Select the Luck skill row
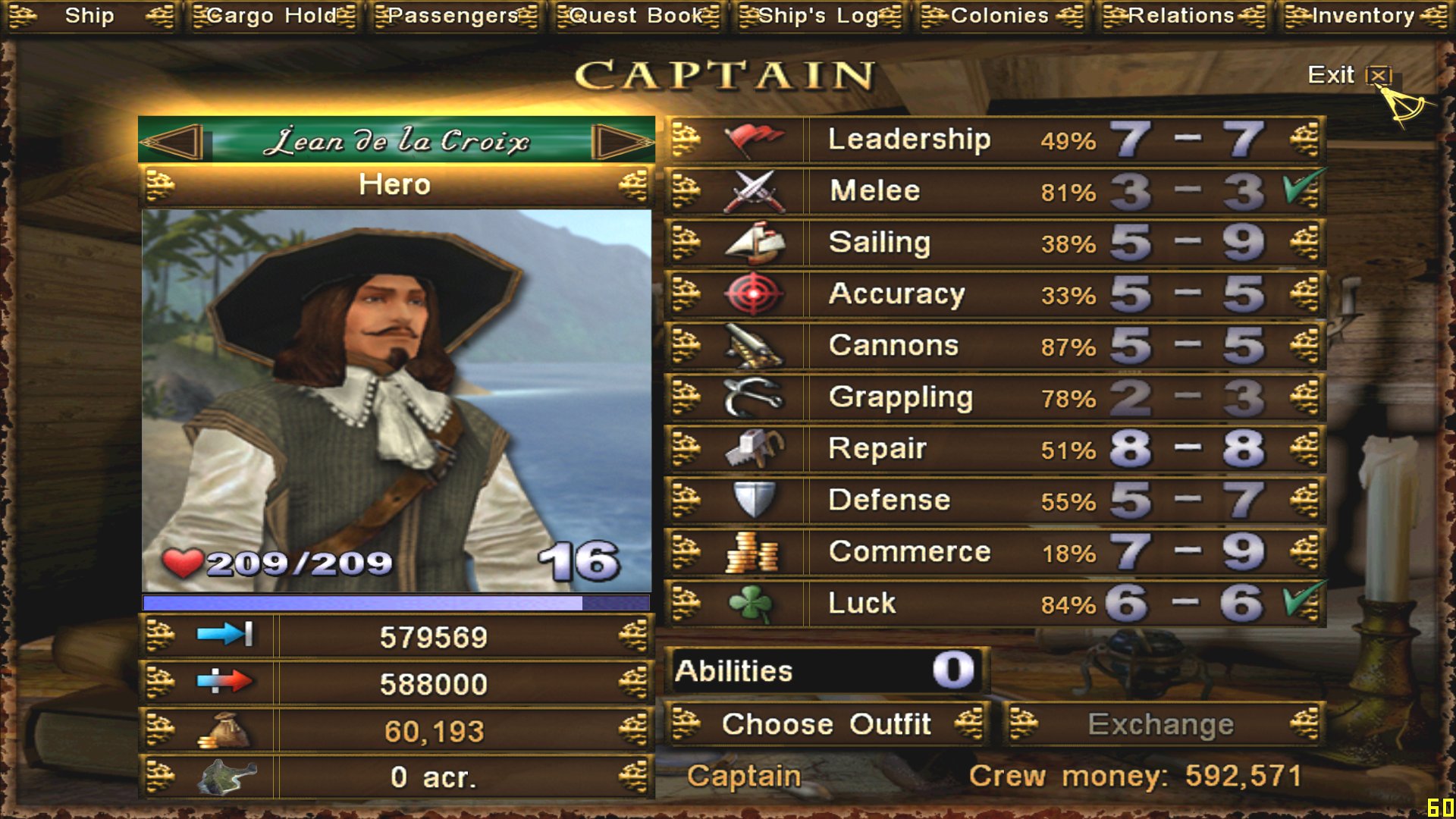 coord(993,604)
